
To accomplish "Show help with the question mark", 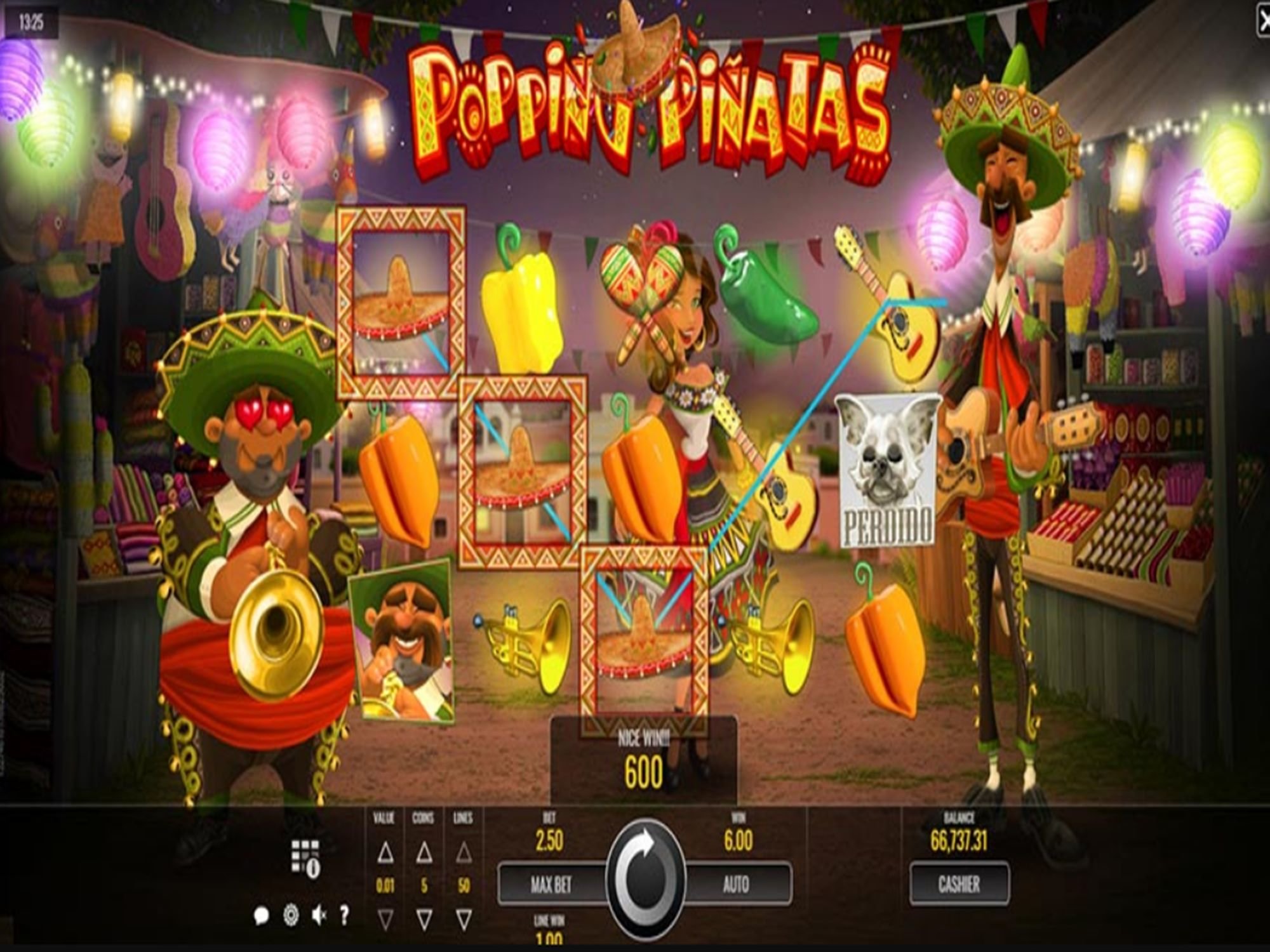I will click(x=344, y=915).
